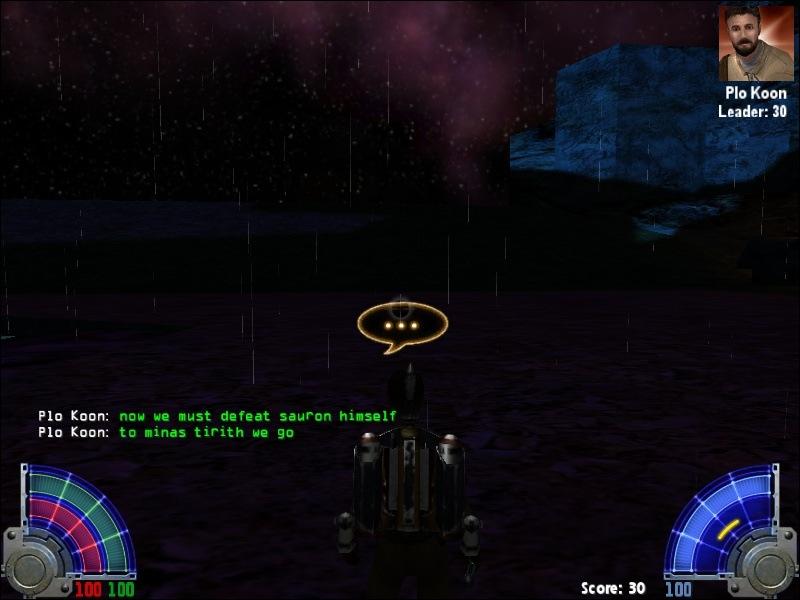Select the "to minas tirith we go" chat line
The width and height of the screenshot is (800, 600).
coord(206,433)
